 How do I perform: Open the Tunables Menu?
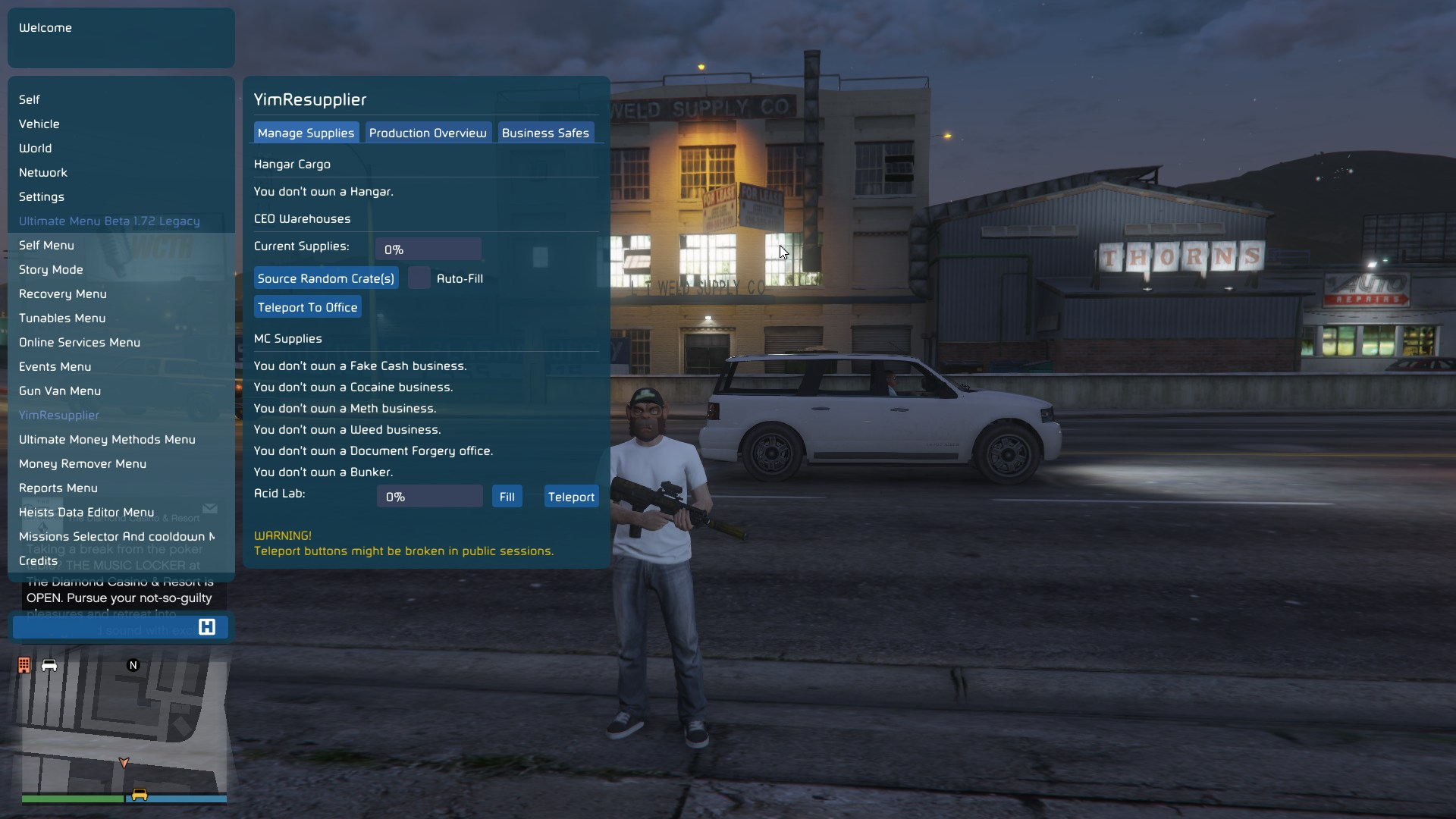62,318
